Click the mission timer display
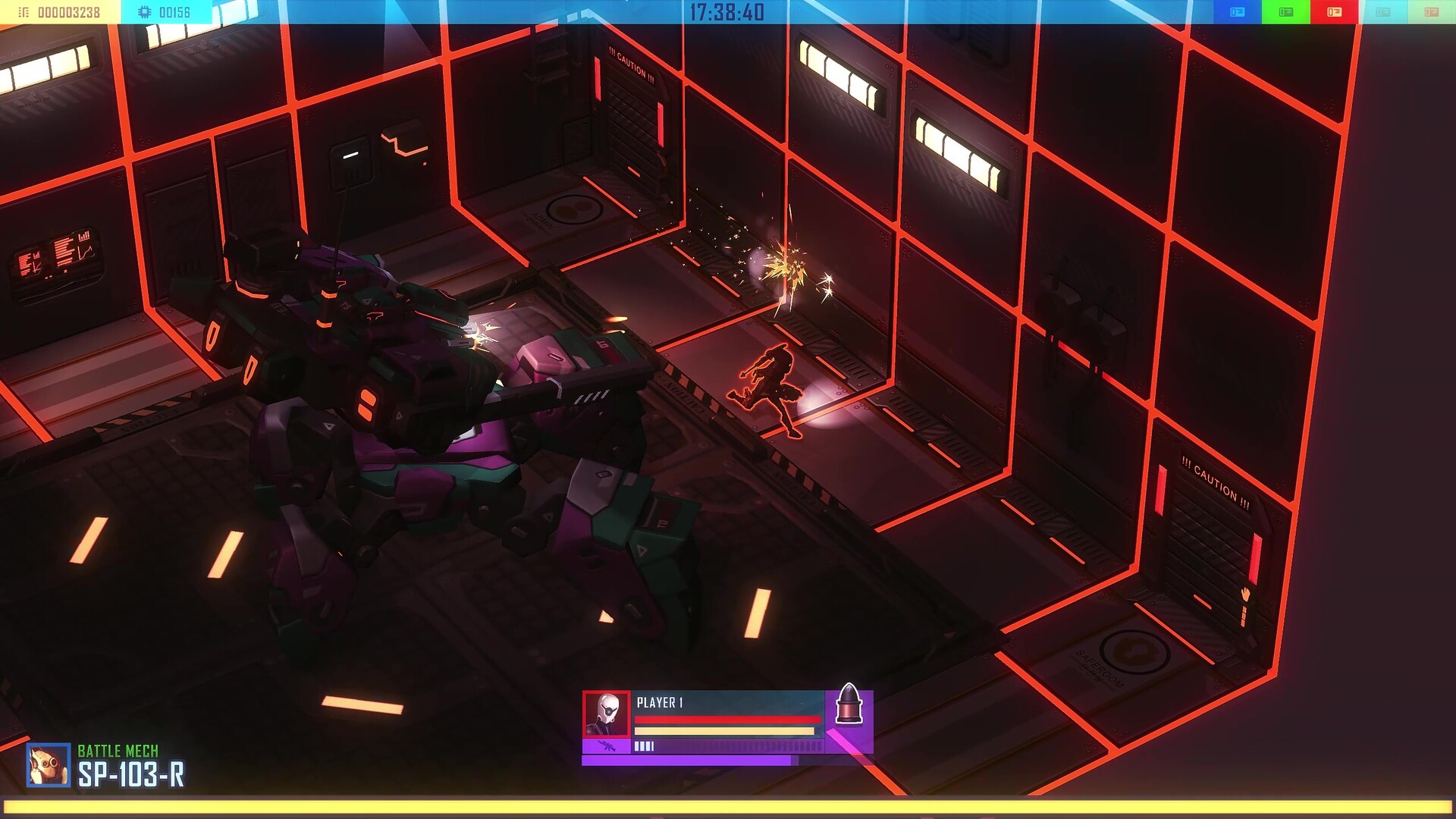 pyautogui.click(x=726, y=11)
